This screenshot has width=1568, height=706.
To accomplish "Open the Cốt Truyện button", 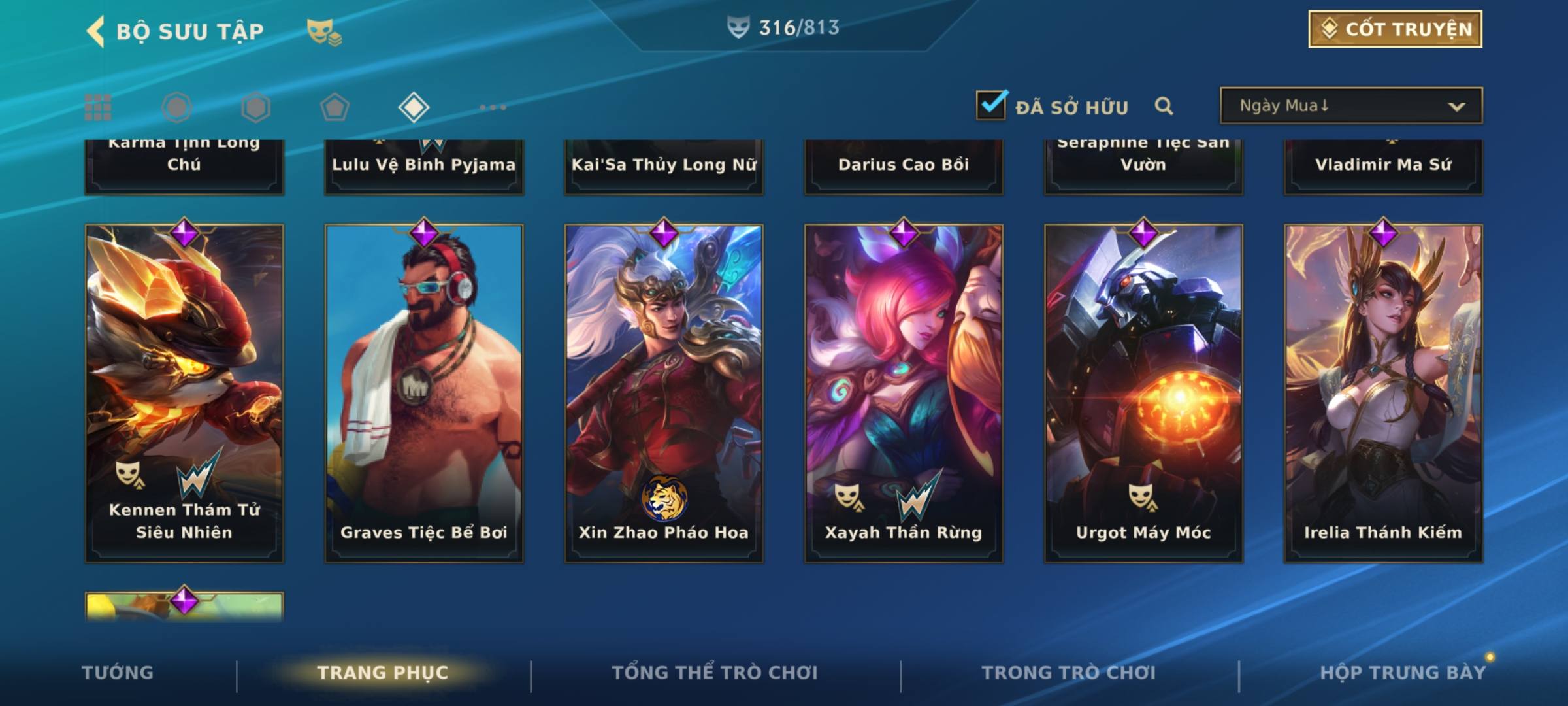I will tap(1395, 29).
